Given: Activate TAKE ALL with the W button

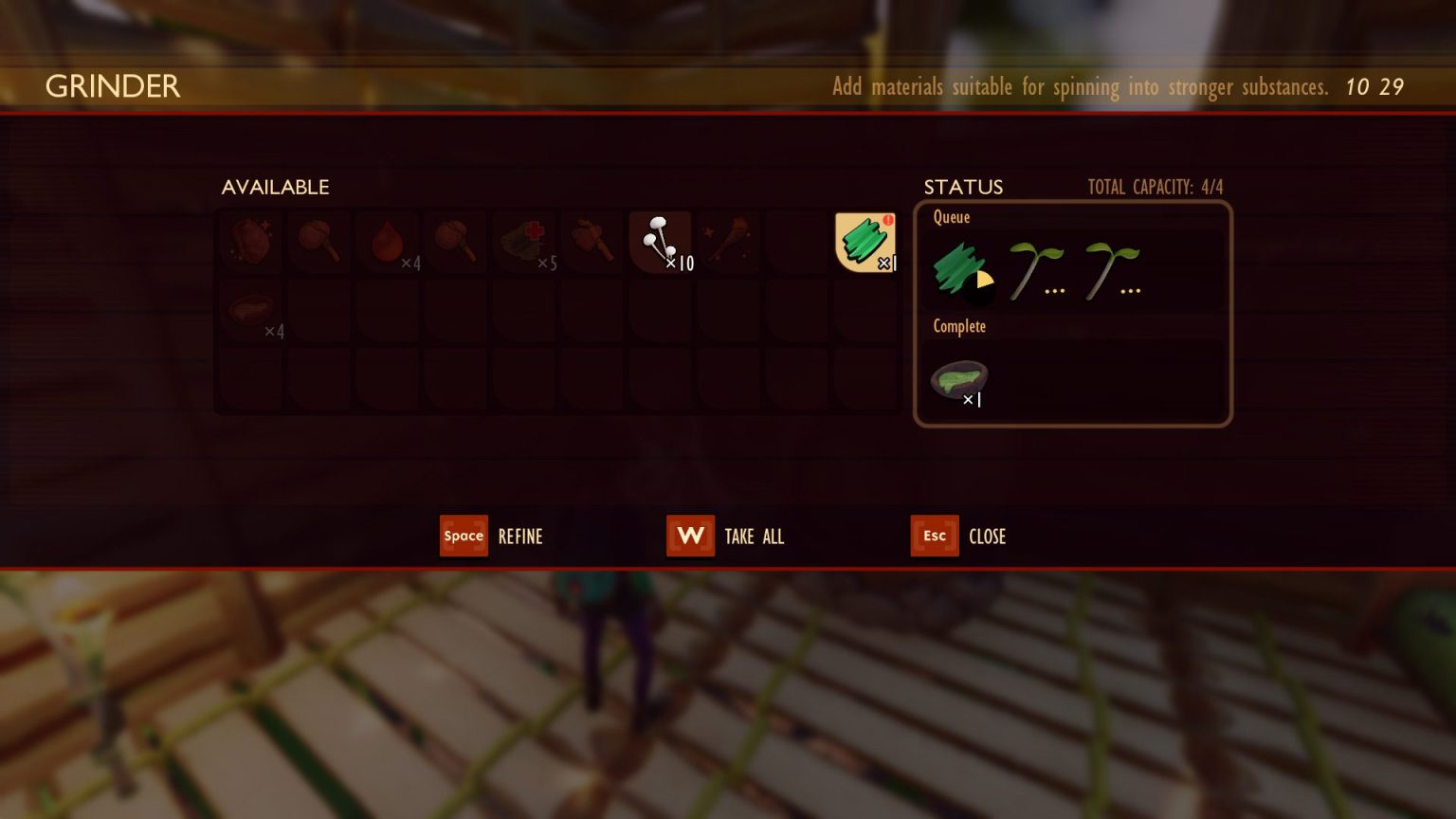Looking at the screenshot, I should pos(690,536).
